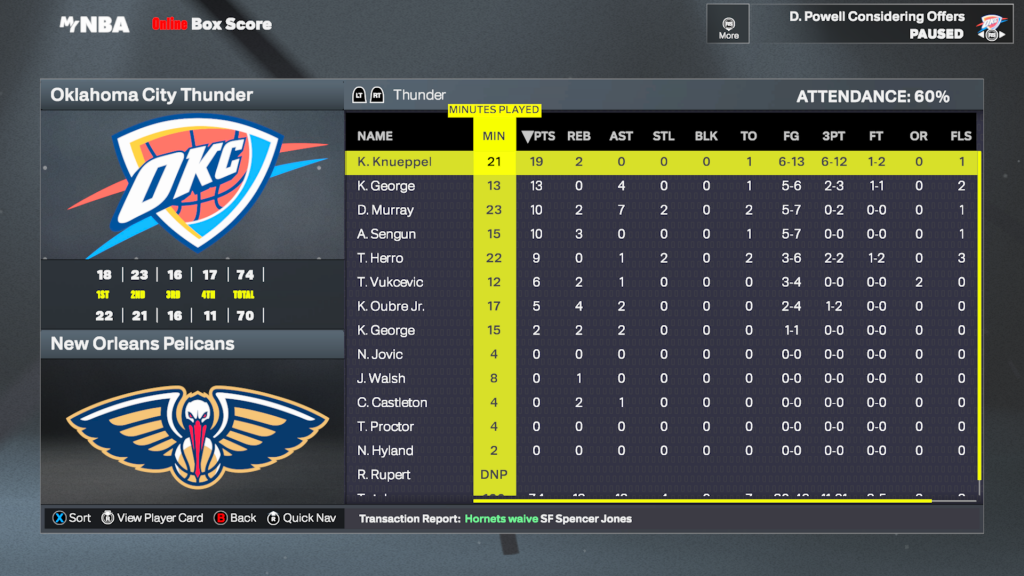Image resolution: width=1024 pixels, height=576 pixels.
Task: Sort players by REB header
Action: [579, 136]
